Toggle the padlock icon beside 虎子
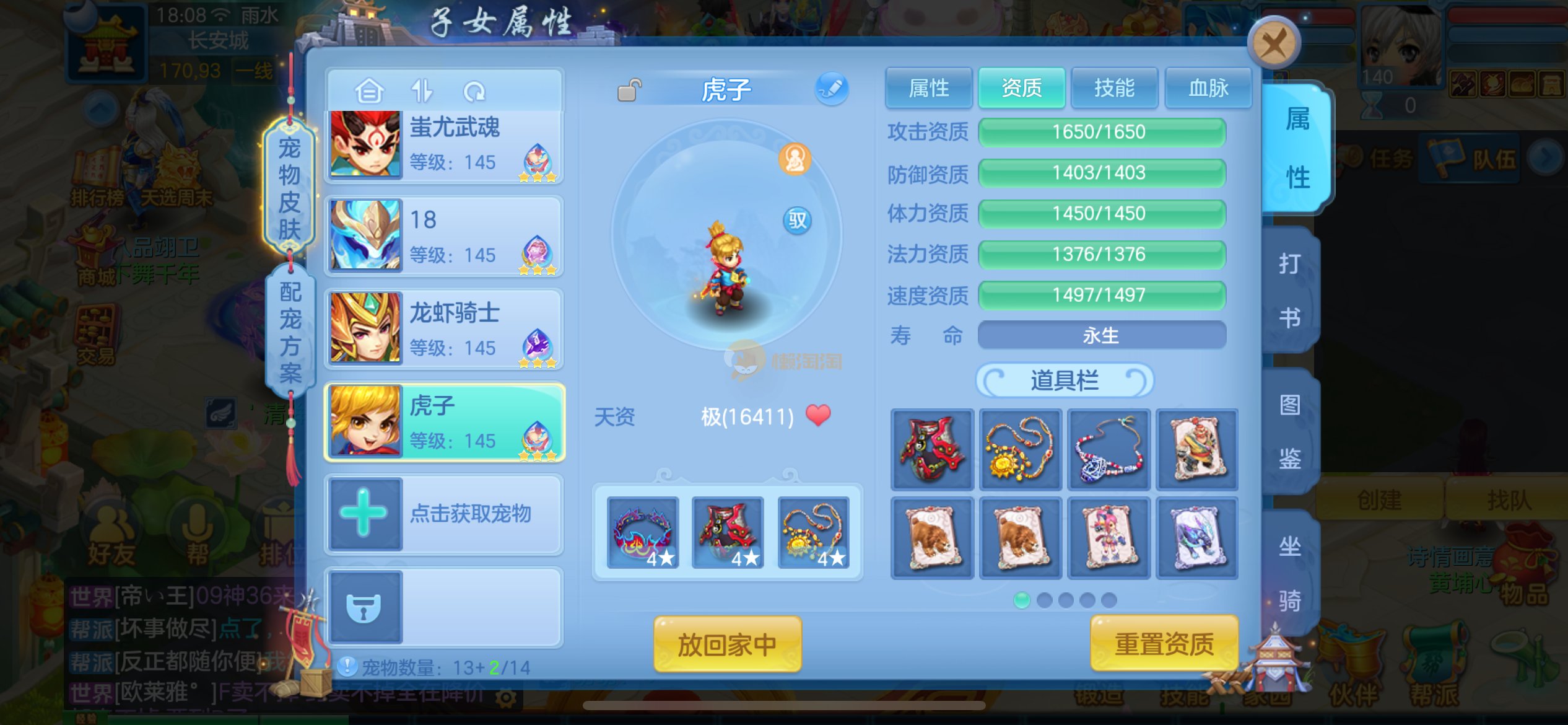The width and height of the screenshot is (1568, 725). click(x=629, y=90)
